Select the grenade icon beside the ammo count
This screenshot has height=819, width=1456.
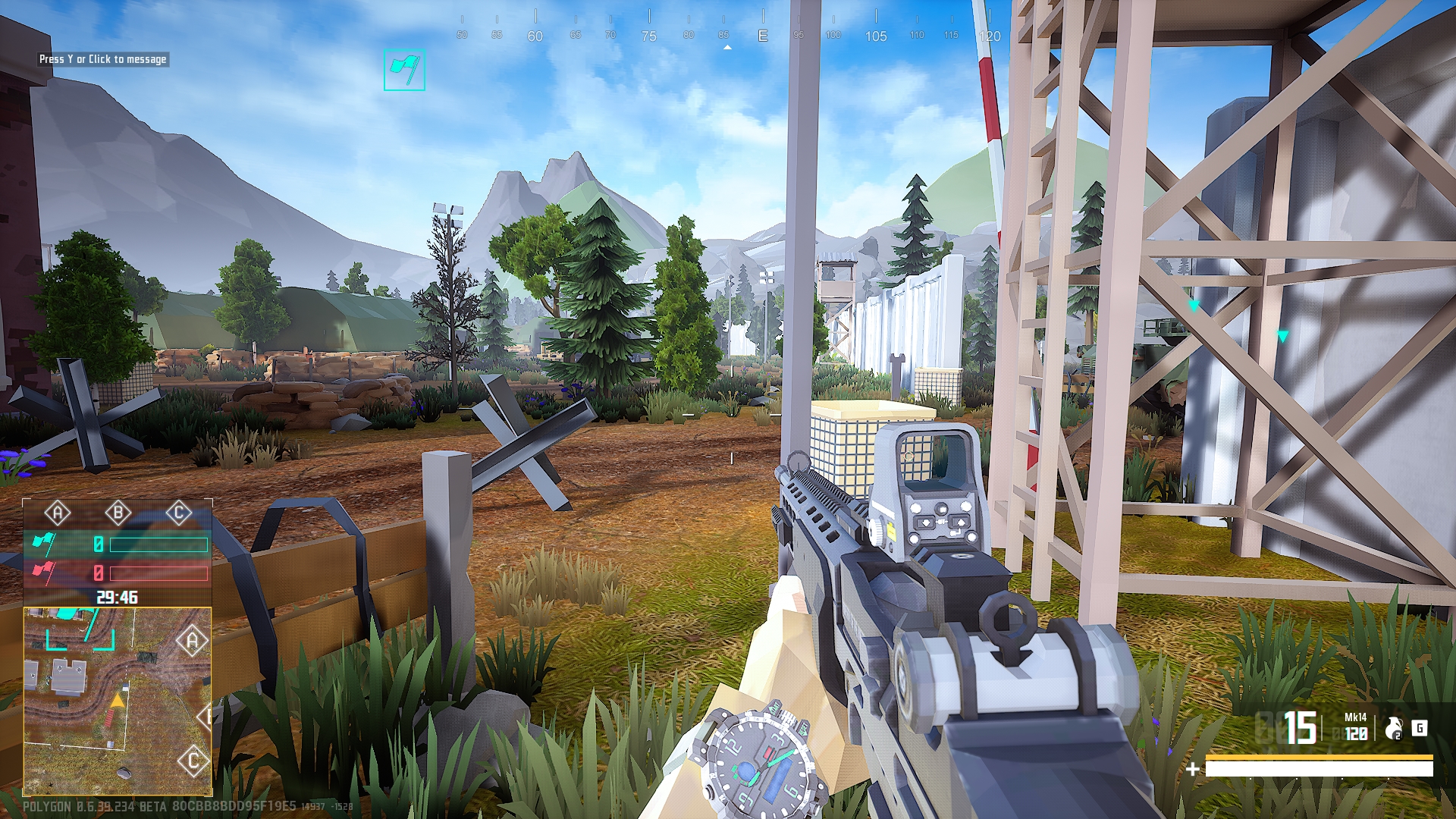[x=1393, y=729]
